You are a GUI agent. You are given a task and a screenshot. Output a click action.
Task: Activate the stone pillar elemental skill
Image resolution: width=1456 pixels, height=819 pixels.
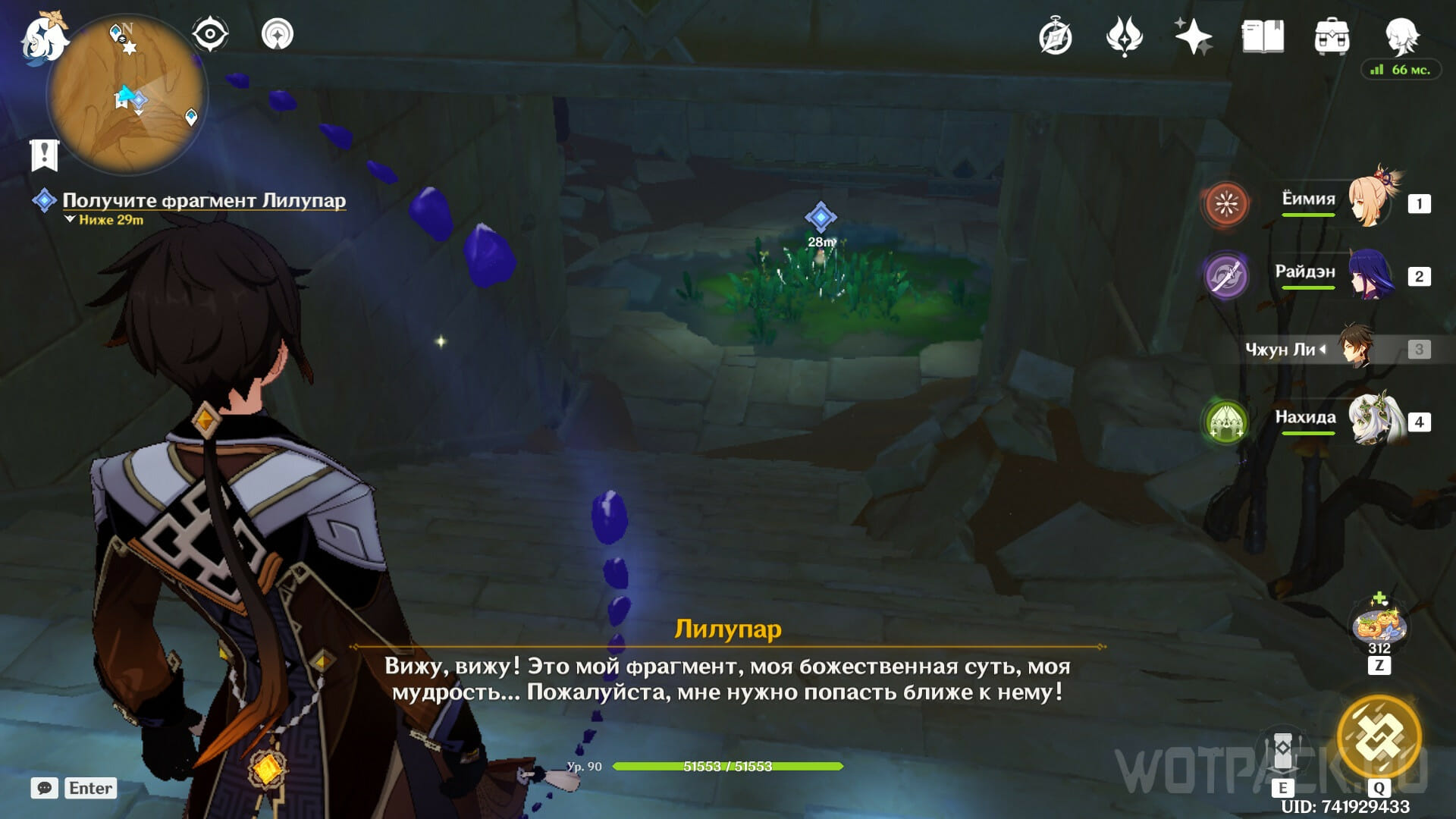pos(1282,751)
